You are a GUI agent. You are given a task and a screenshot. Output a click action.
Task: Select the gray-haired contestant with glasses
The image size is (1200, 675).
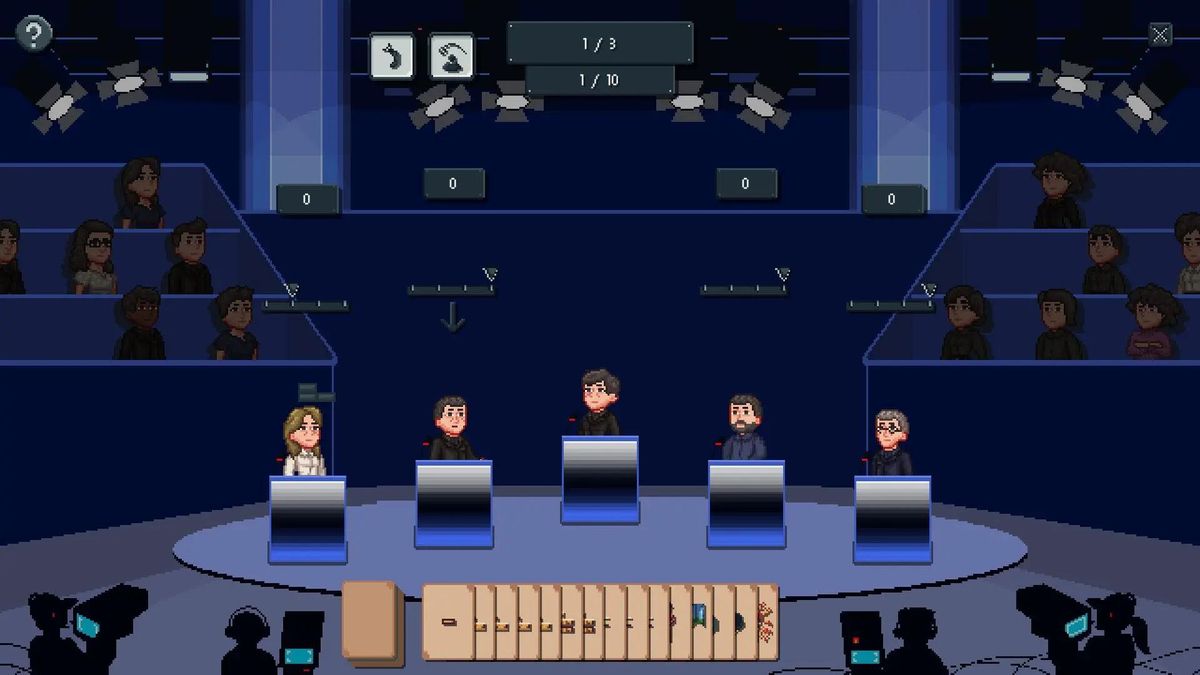(889, 443)
